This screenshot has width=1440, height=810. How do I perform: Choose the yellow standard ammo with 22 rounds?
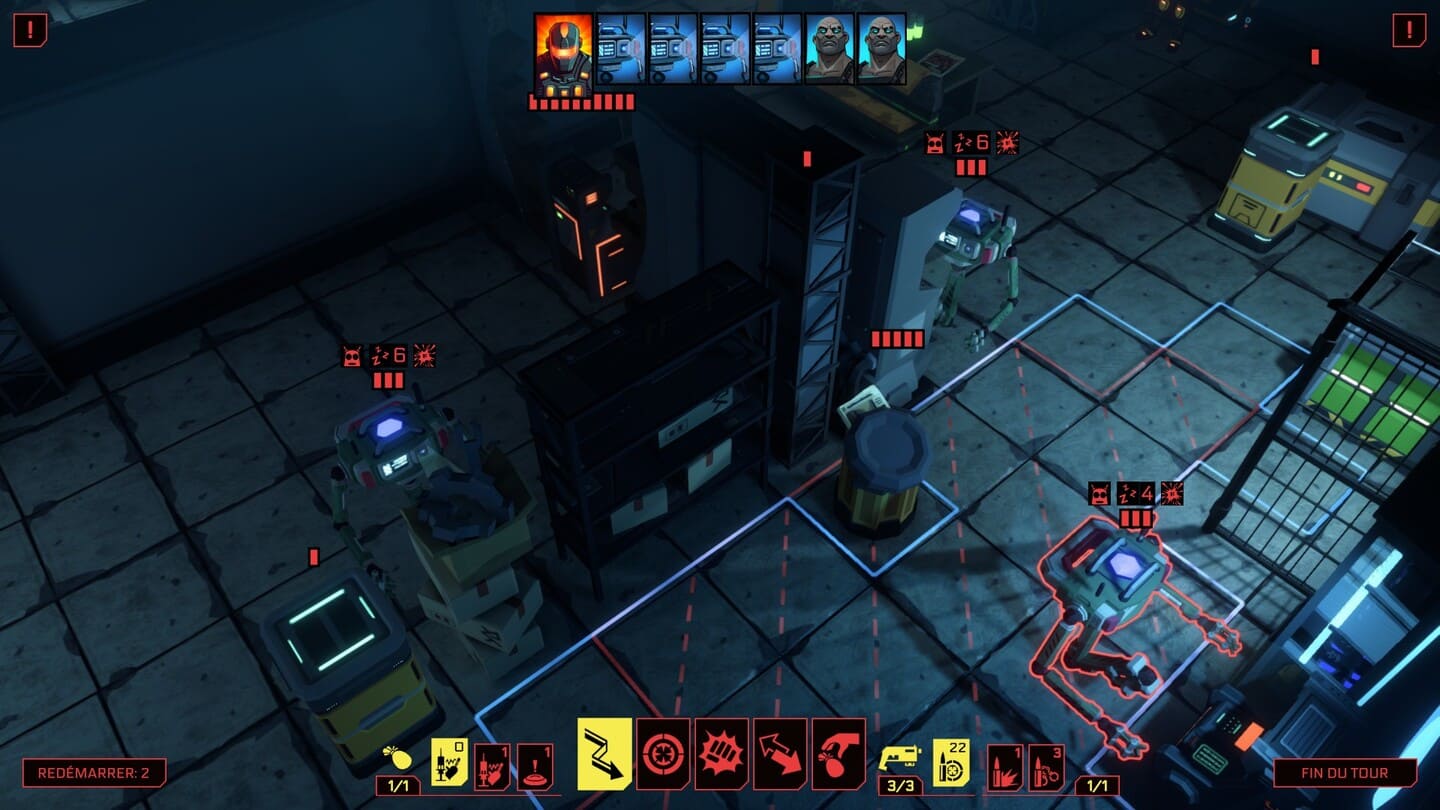pyautogui.click(x=951, y=762)
